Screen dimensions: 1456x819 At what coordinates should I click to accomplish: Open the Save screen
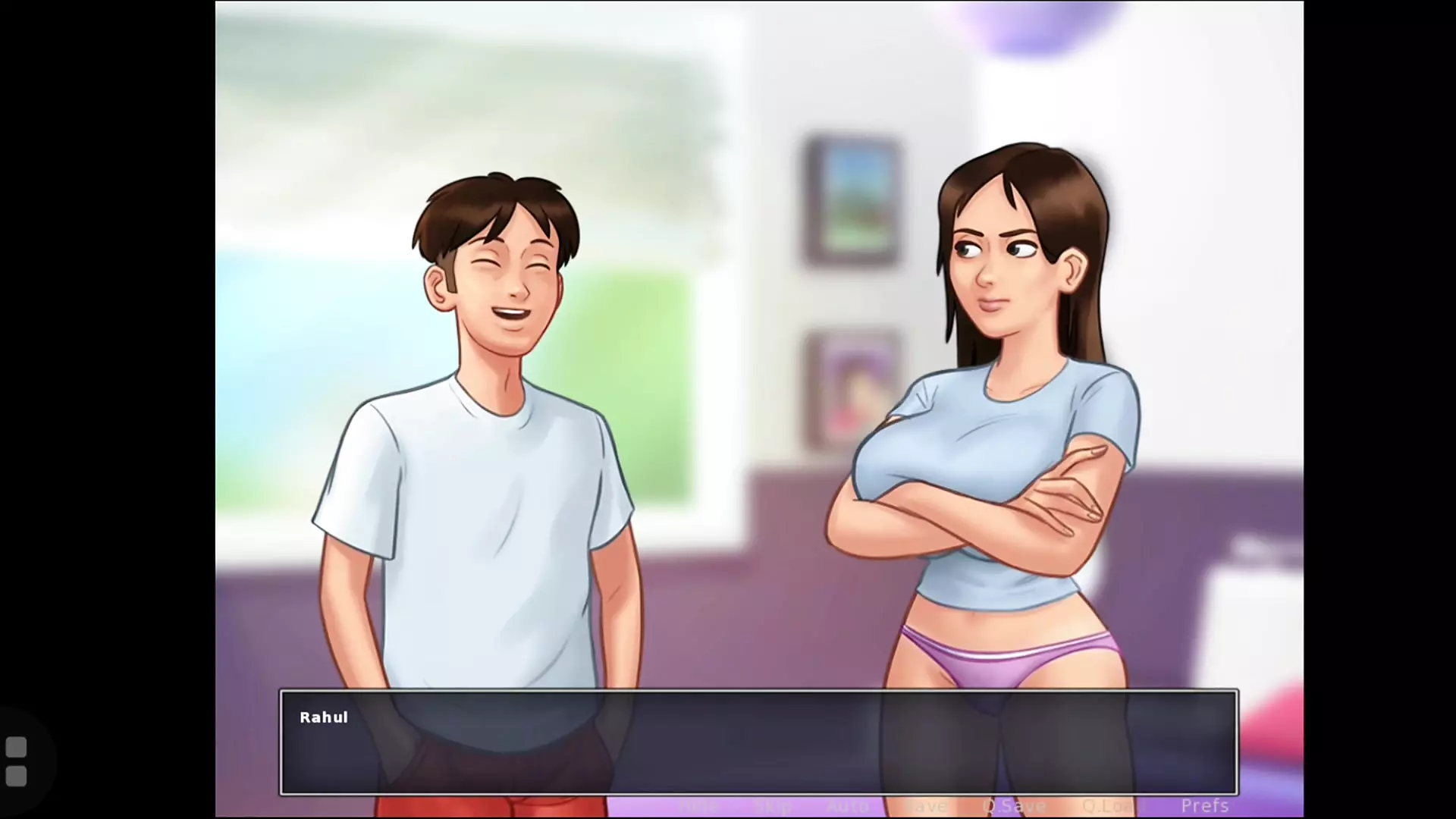927,806
